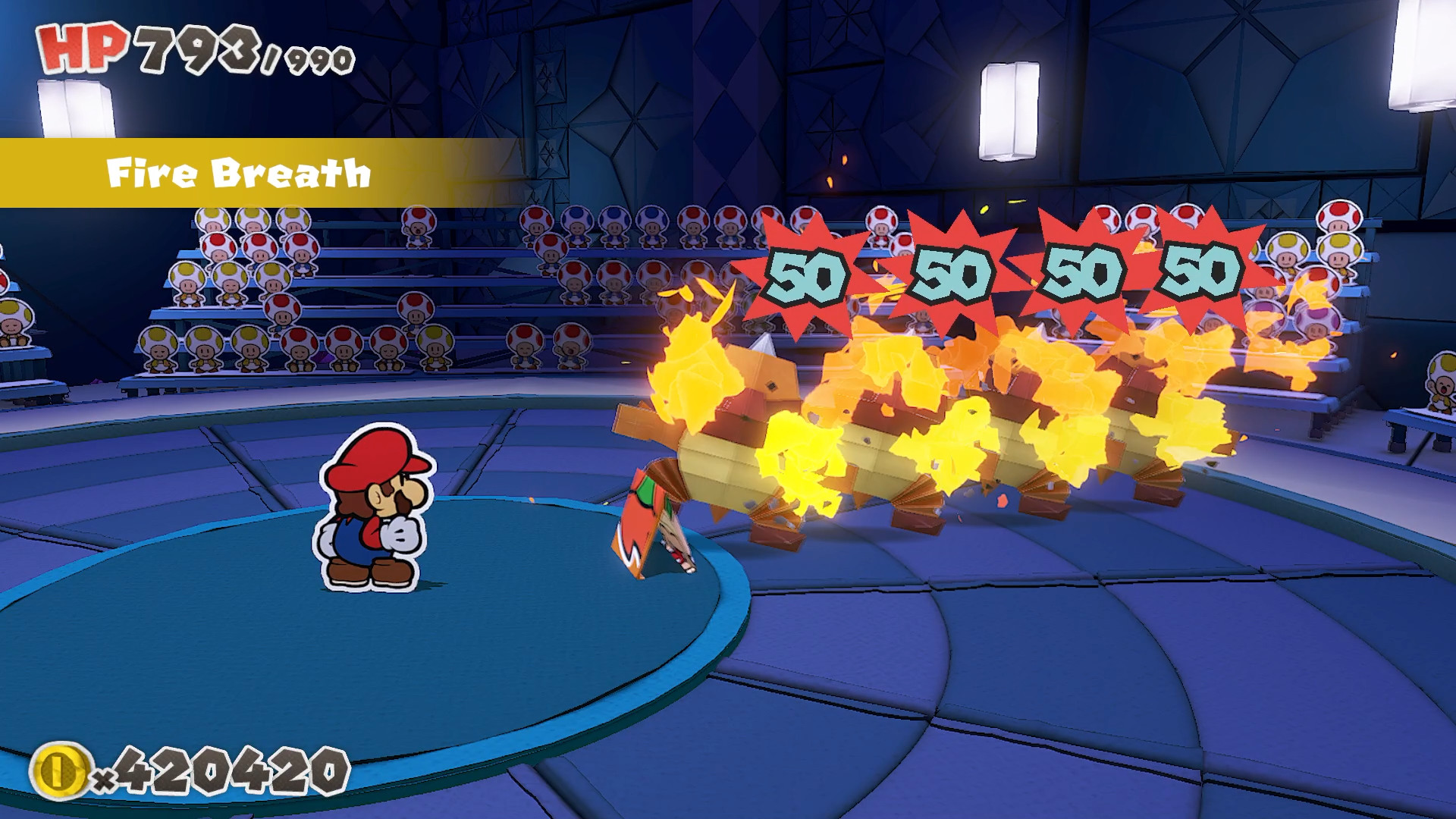Click Paper Mario standing on the arena

[x=372, y=516]
